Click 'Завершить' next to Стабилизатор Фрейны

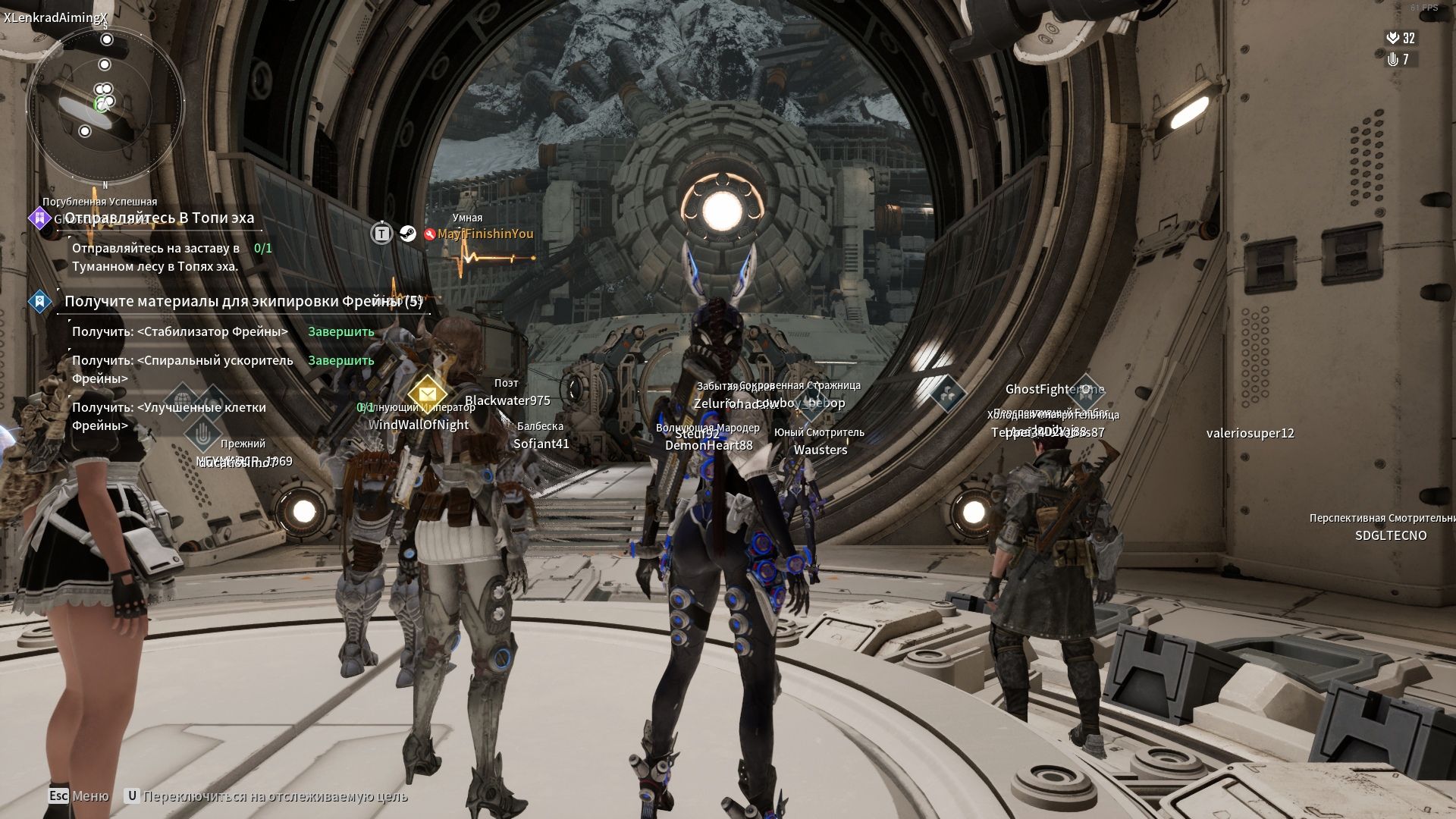point(340,332)
